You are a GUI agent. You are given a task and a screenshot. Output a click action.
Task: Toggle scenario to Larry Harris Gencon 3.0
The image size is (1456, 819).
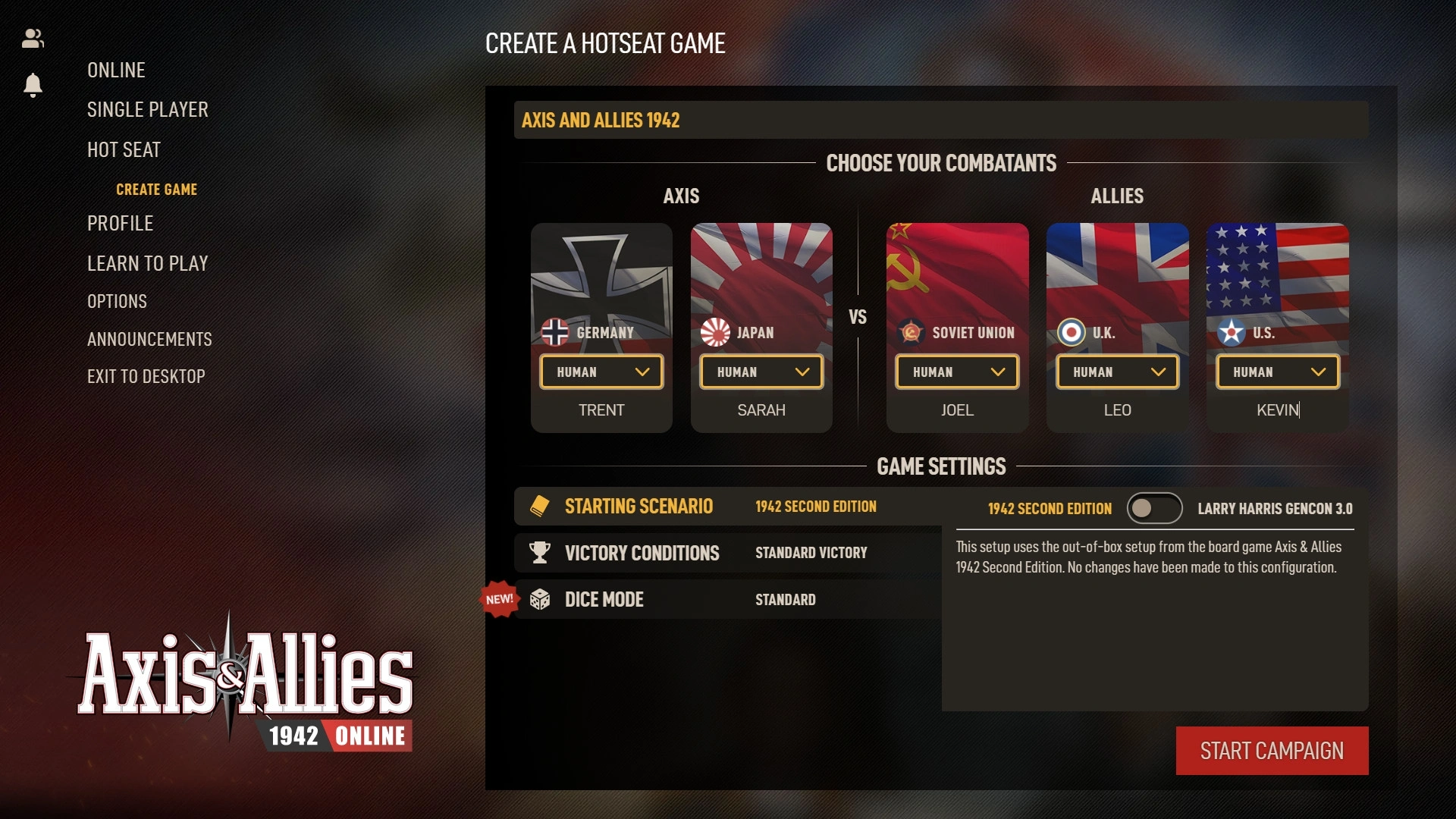coord(1153,508)
